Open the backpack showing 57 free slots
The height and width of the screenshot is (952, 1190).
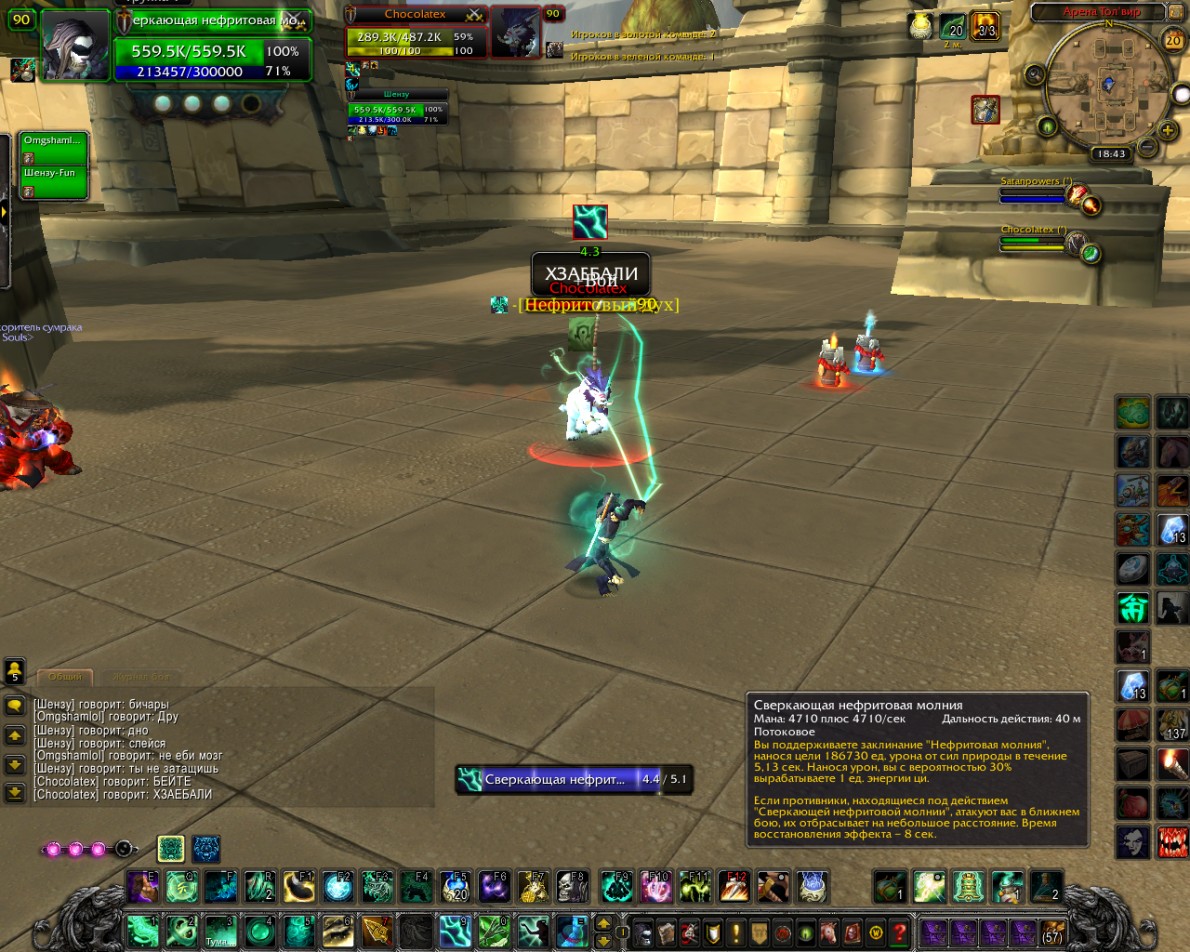1052,932
